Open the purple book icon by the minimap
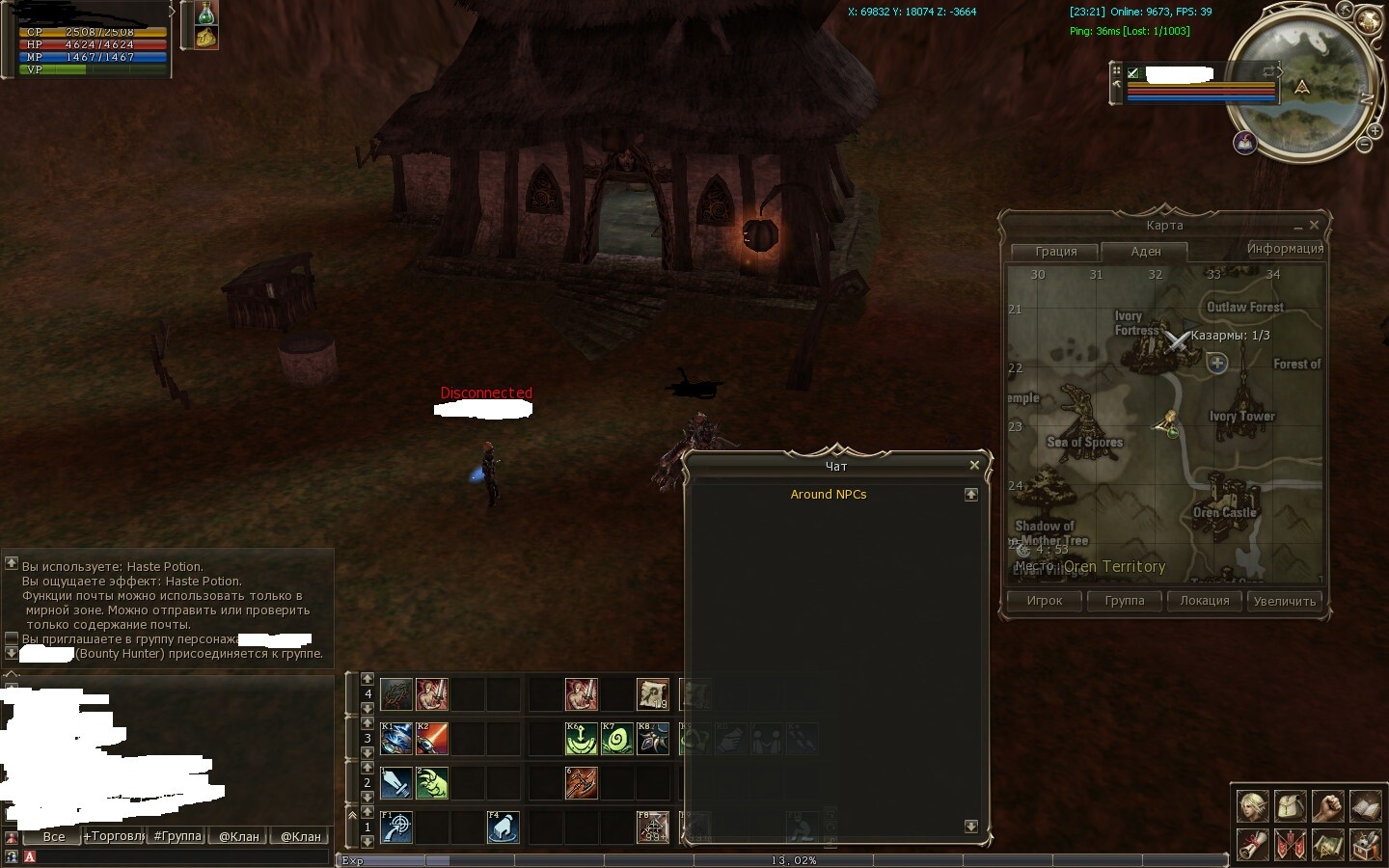 (1244, 143)
